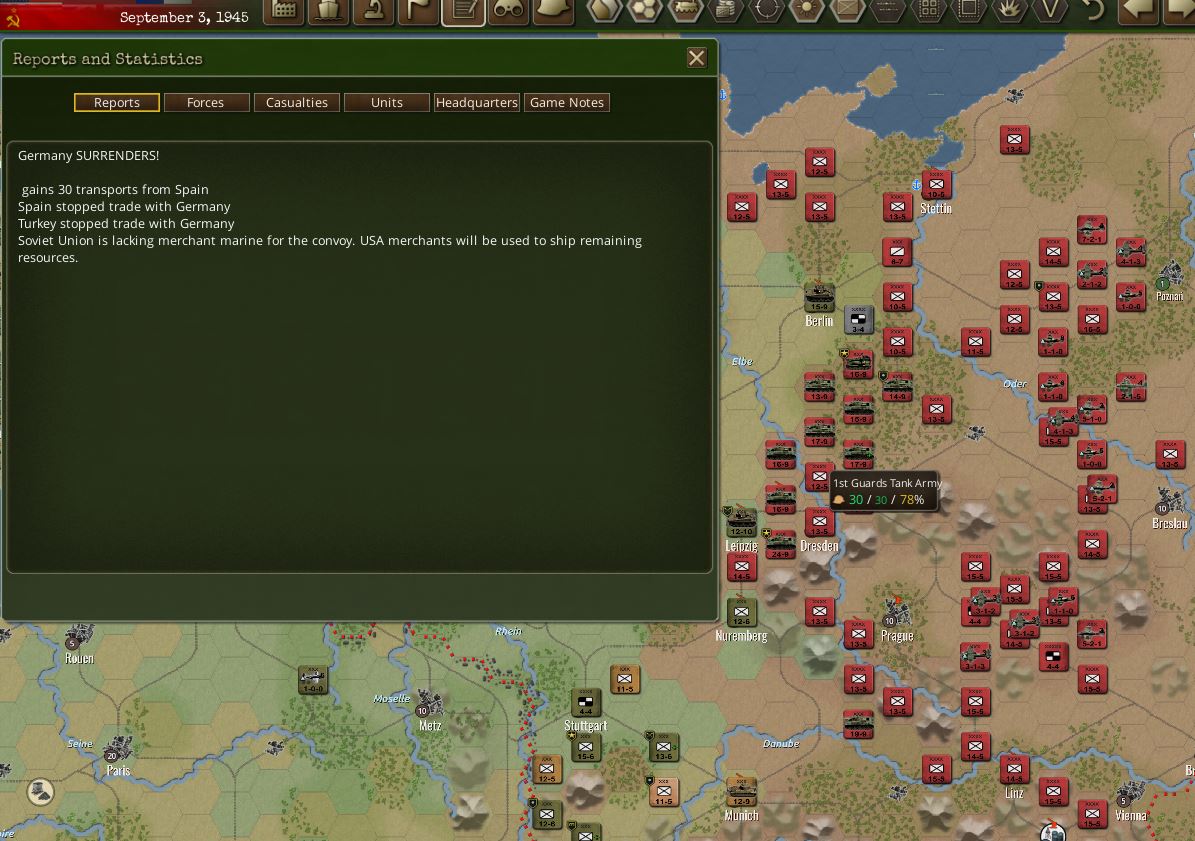
Task: Click the helmet icon toolbar button
Action: point(553,10)
